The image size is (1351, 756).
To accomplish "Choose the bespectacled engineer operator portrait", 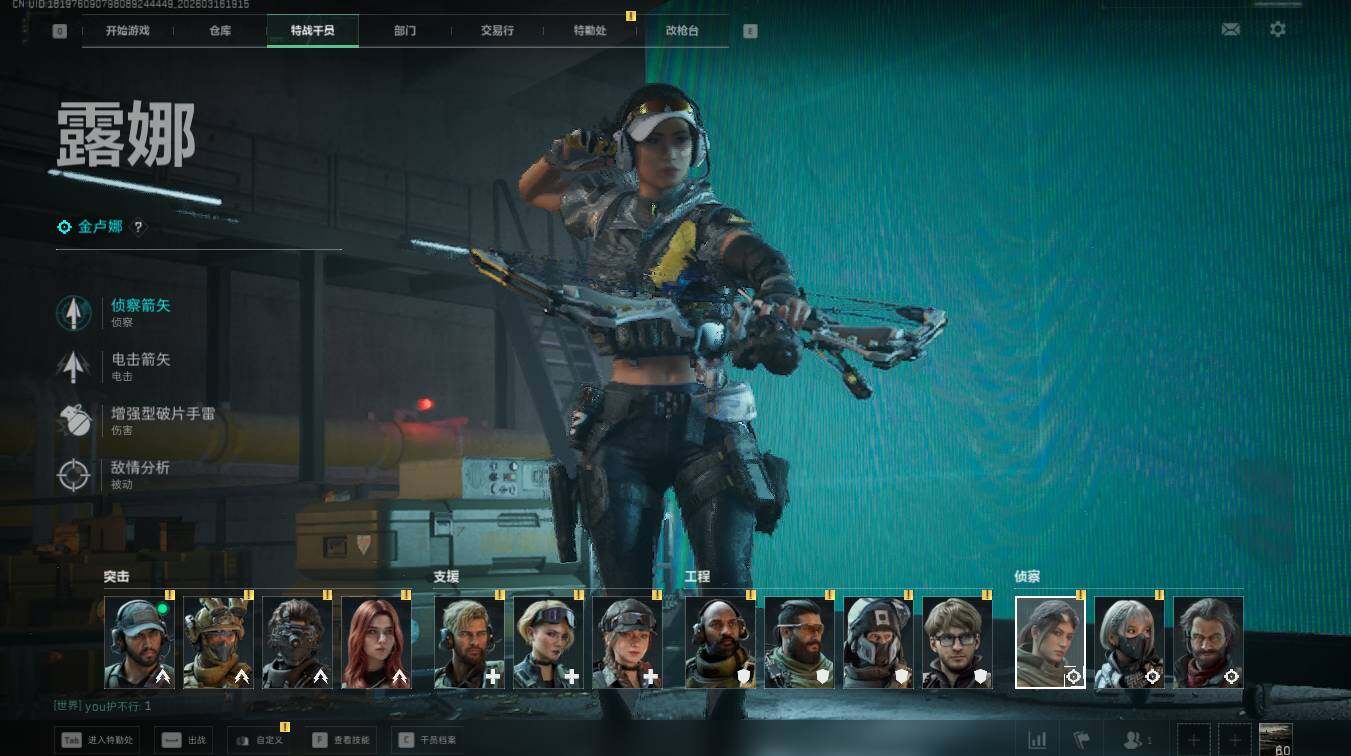I will [x=957, y=643].
